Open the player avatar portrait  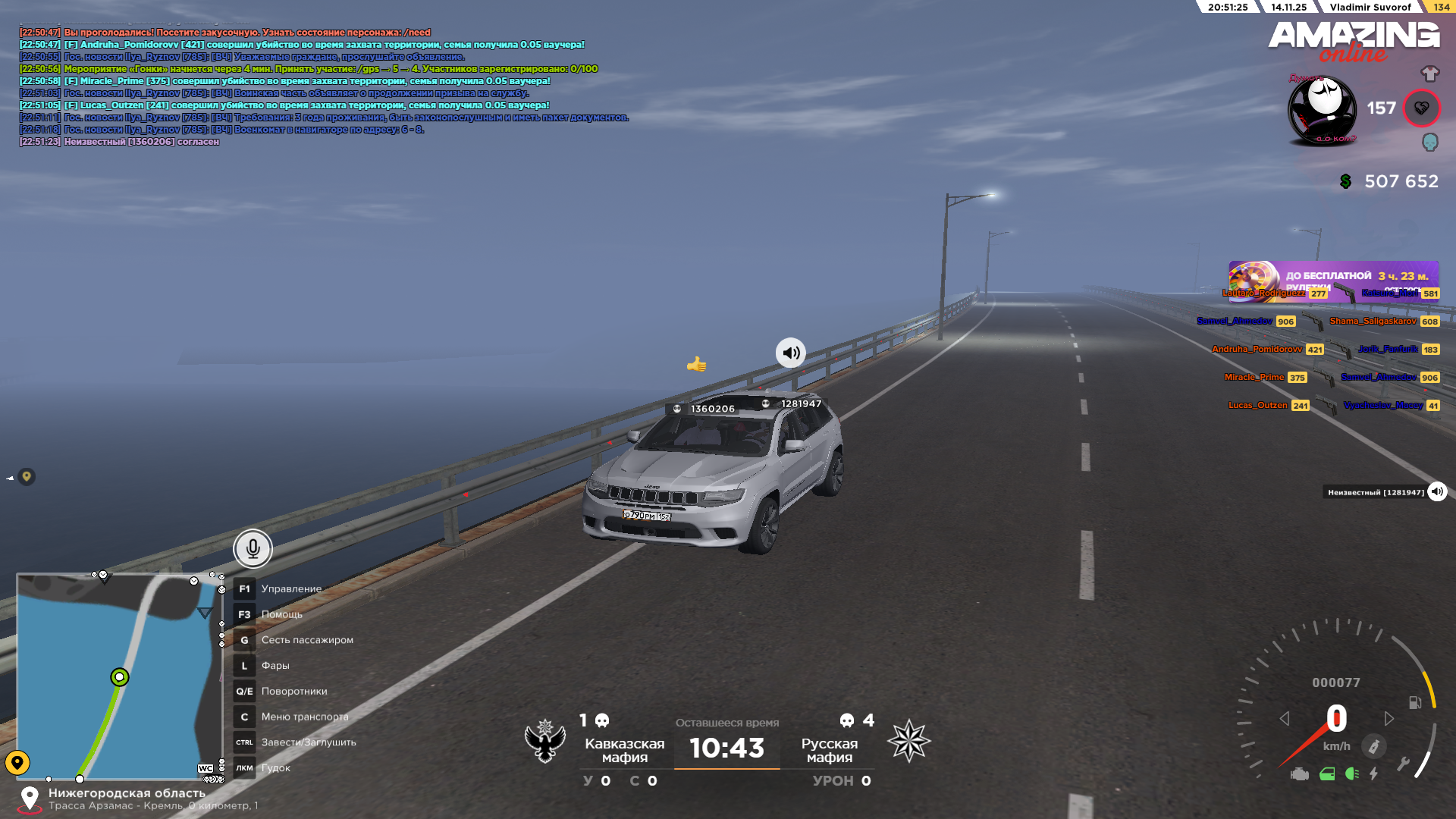[1323, 110]
